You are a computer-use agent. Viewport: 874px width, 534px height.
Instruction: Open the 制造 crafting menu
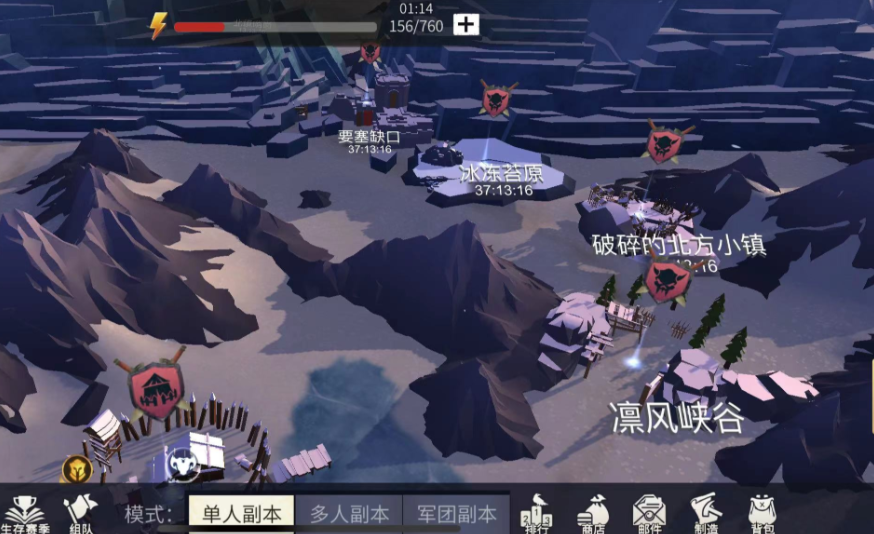(706, 513)
